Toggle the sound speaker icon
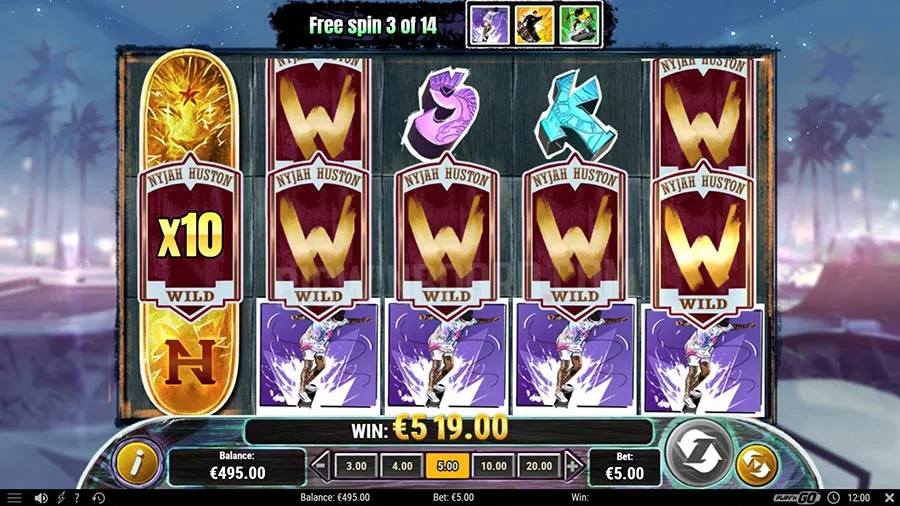 [41, 497]
